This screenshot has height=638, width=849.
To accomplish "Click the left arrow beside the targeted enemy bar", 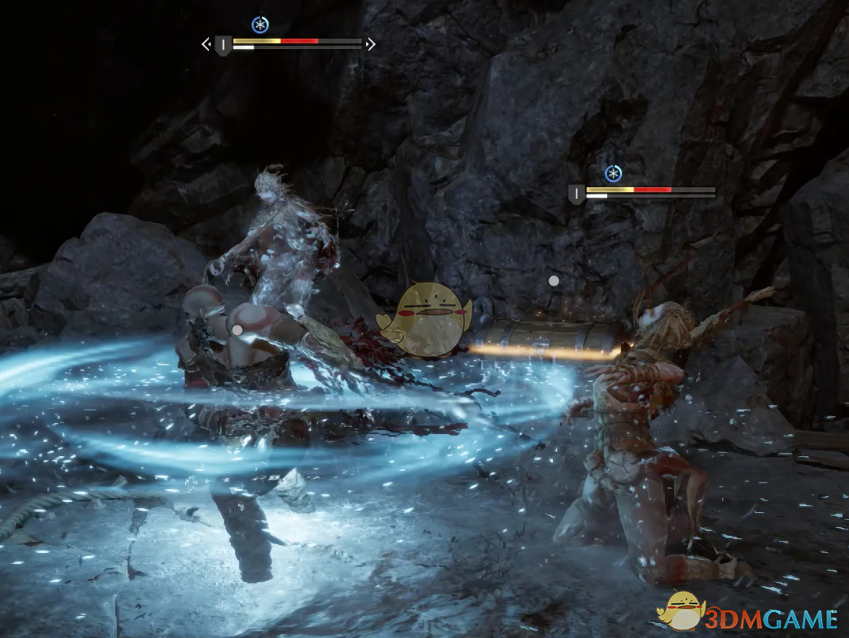I will click(206, 44).
